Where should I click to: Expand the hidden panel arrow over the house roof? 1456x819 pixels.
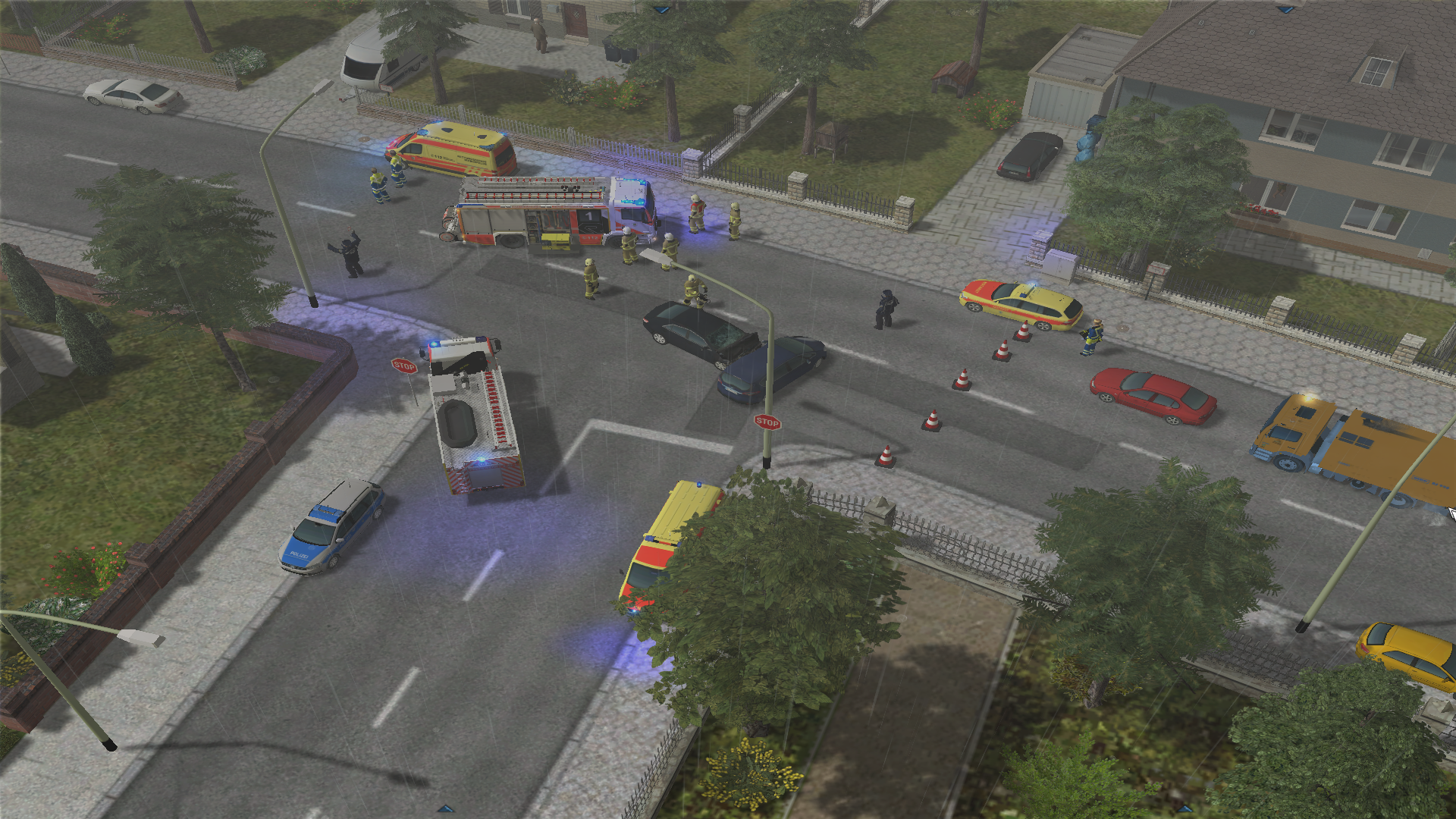click(x=1285, y=10)
